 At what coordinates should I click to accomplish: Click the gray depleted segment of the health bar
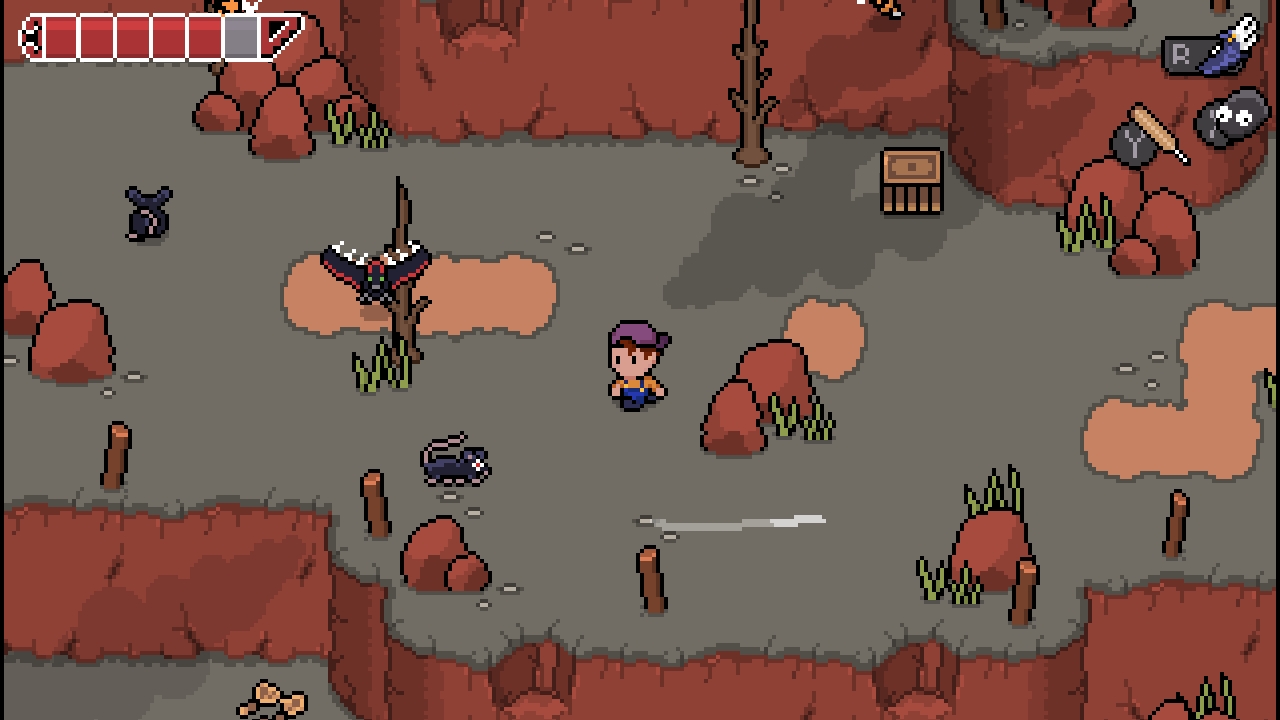click(x=240, y=36)
